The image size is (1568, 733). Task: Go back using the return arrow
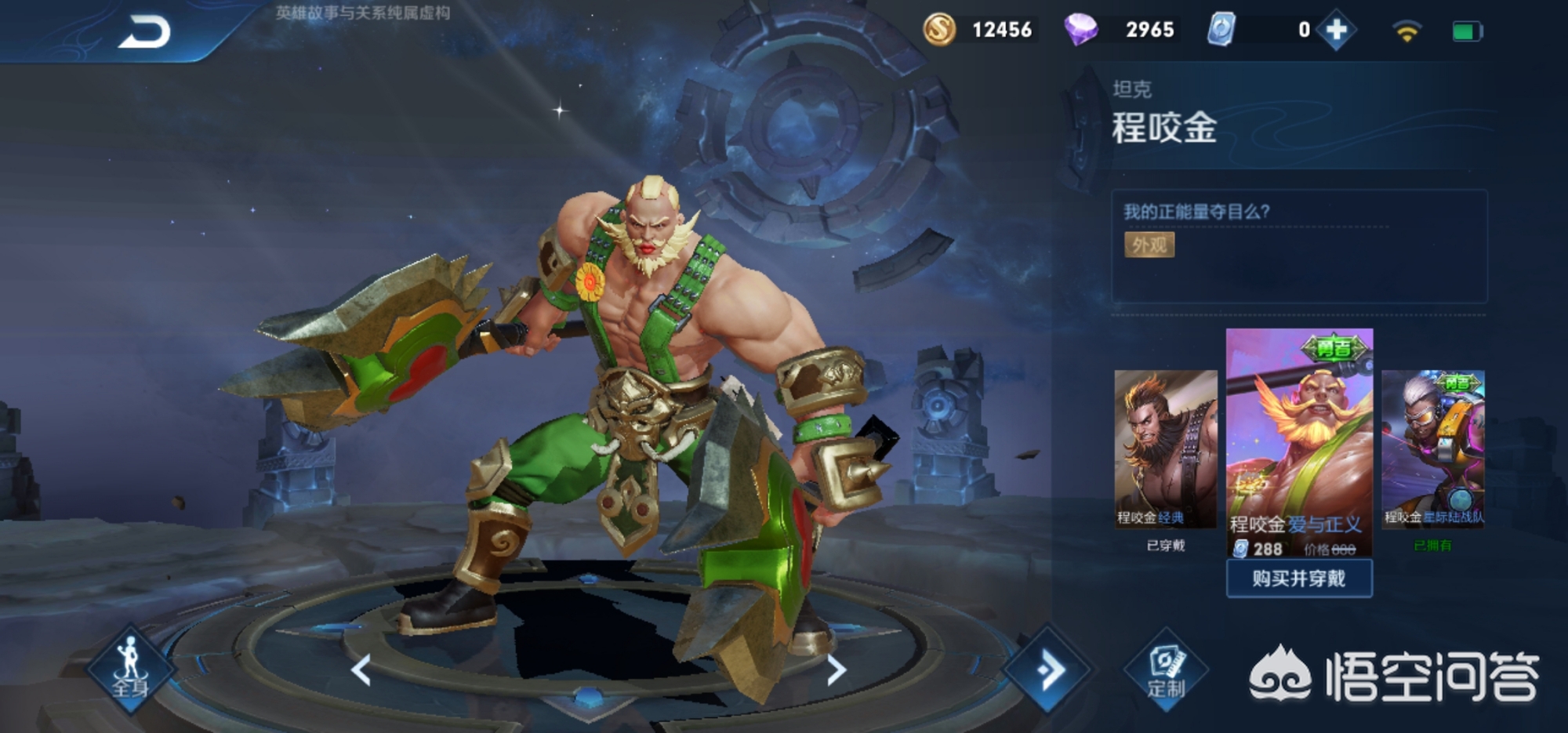[145, 33]
